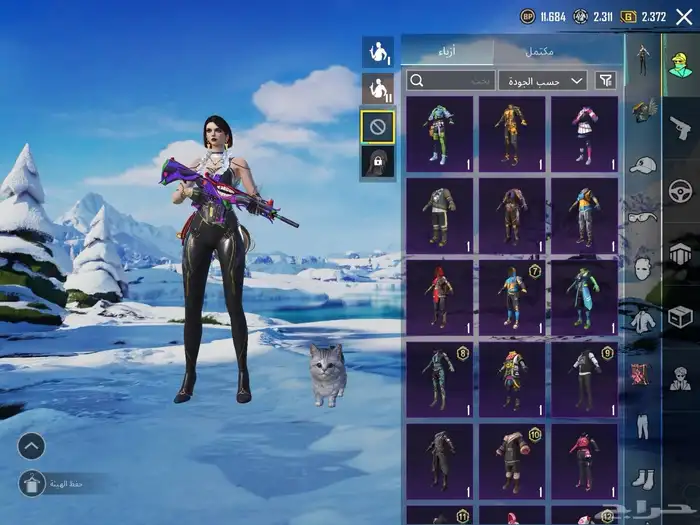The height and width of the screenshot is (525, 700).
Task: Click the locked hooded character icon
Action: coord(377,163)
